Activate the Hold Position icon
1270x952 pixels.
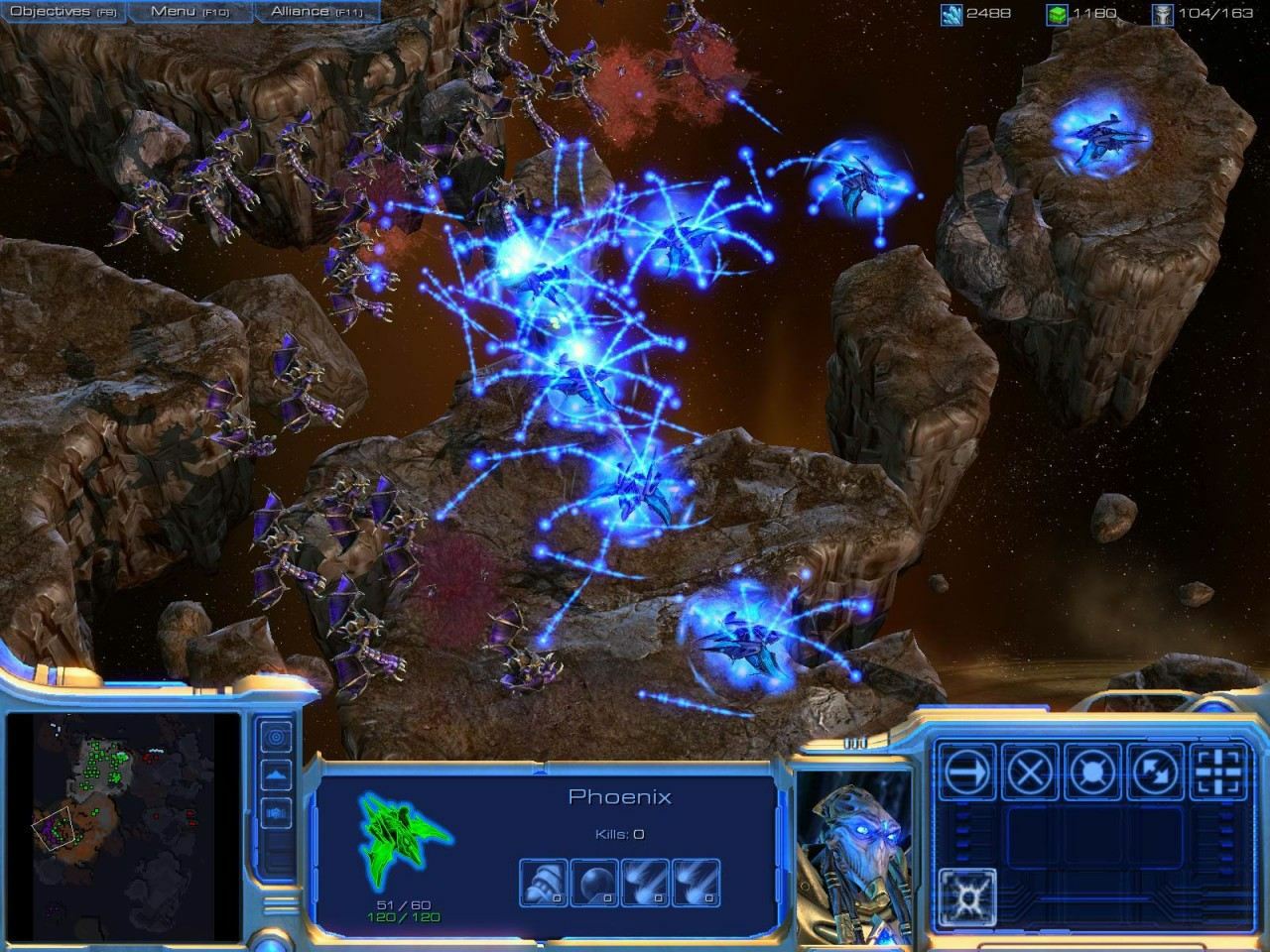(x=1092, y=771)
